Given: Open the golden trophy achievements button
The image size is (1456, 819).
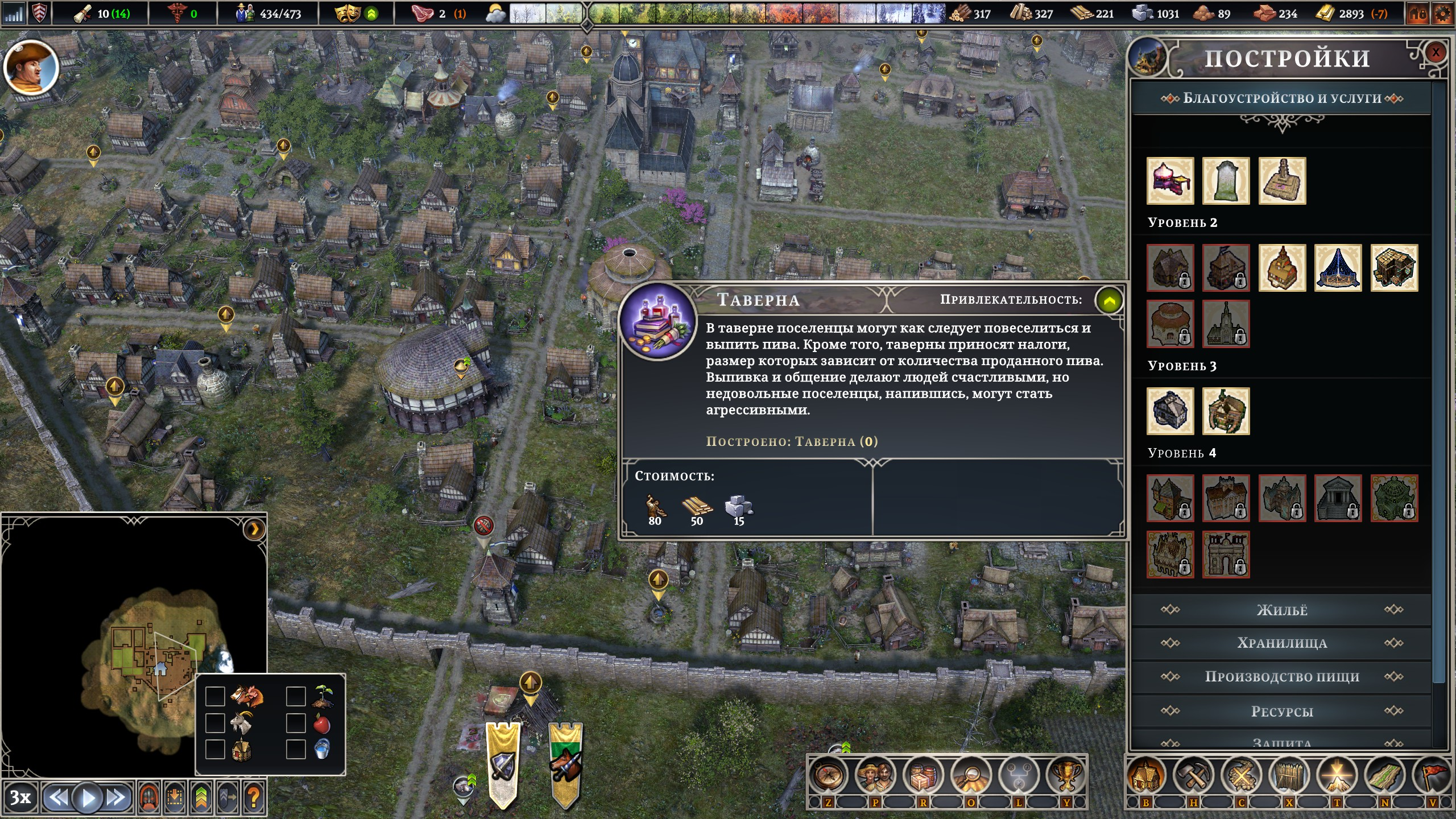Looking at the screenshot, I should pyautogui.click(x=1066, y=775).
